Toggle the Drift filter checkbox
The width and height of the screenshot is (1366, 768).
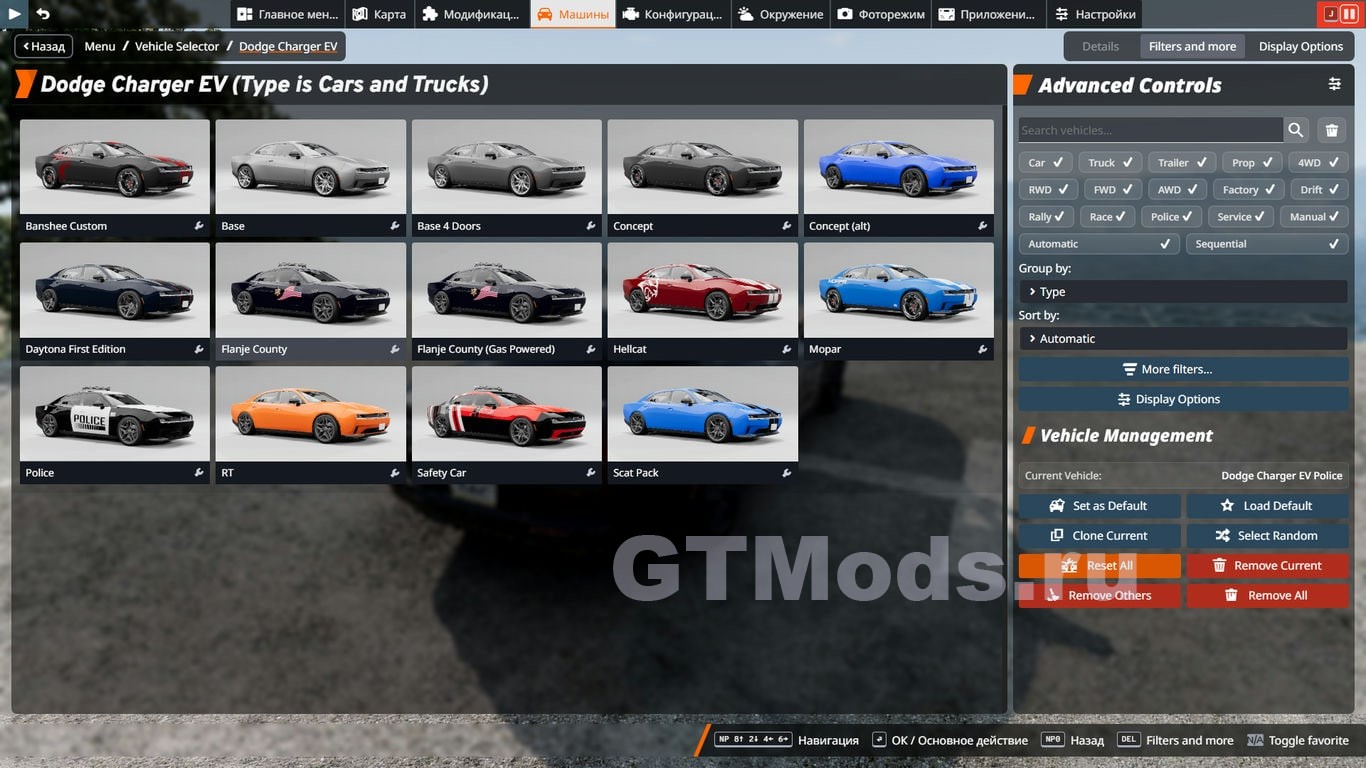pyautogui.click(x=1320, y=190)
